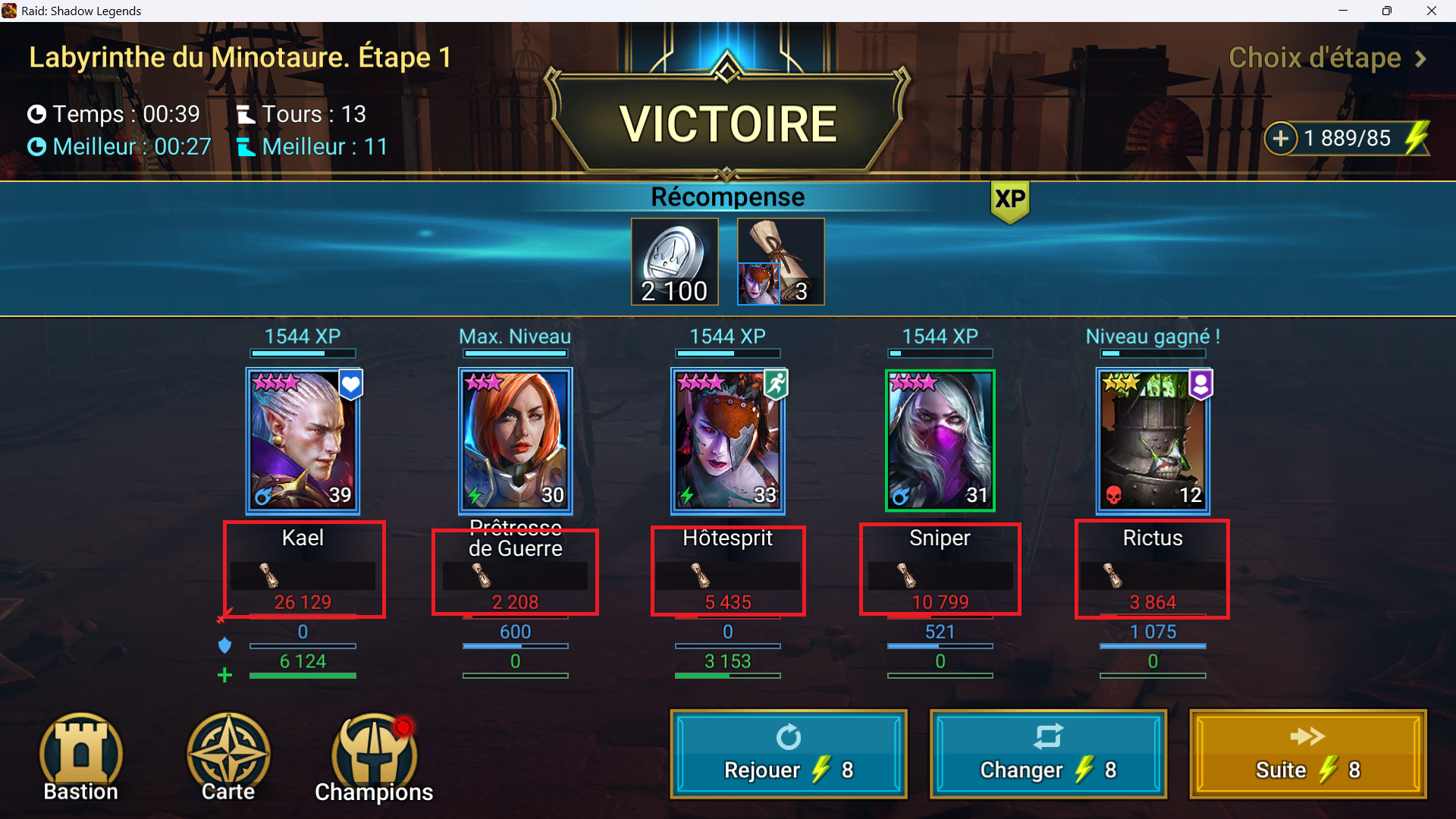Minimize the game window
The image size is (1456, 819).
[x=1343, y=11]
